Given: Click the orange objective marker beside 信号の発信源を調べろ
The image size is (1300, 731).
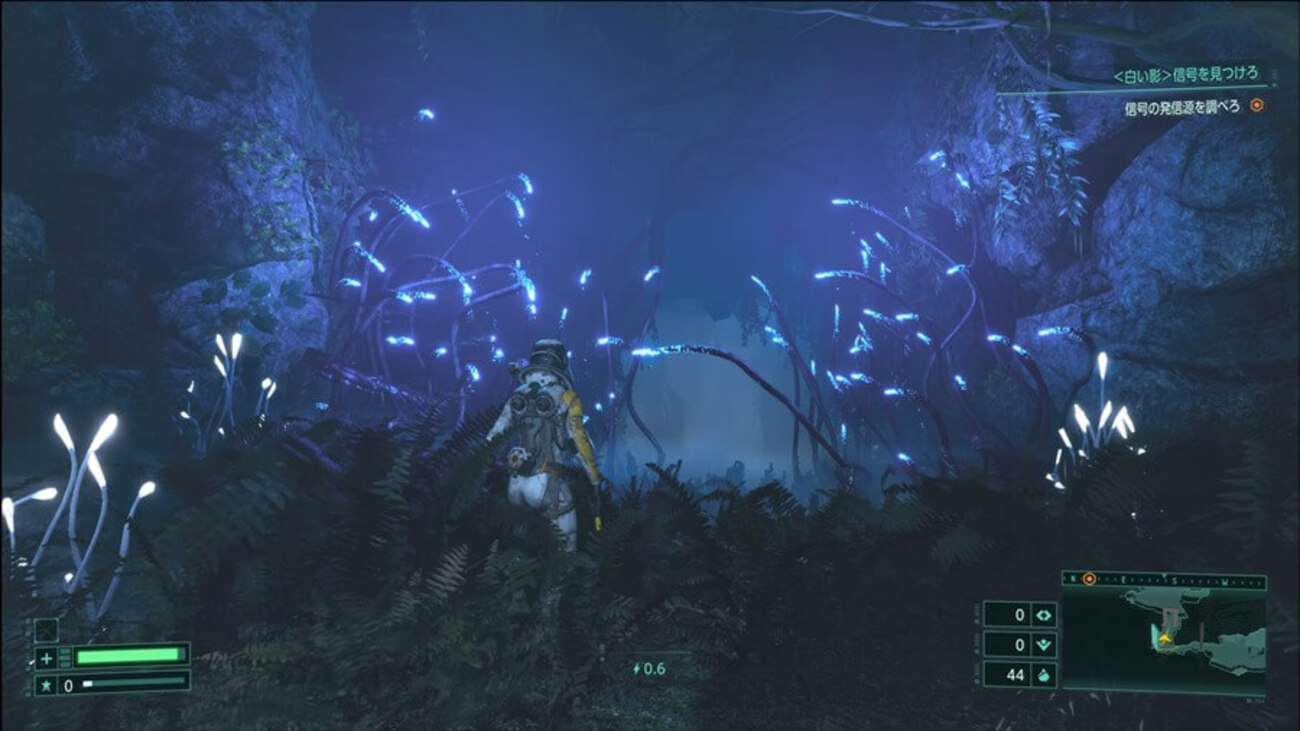Looking at the screenshot, I should 1257,105.
